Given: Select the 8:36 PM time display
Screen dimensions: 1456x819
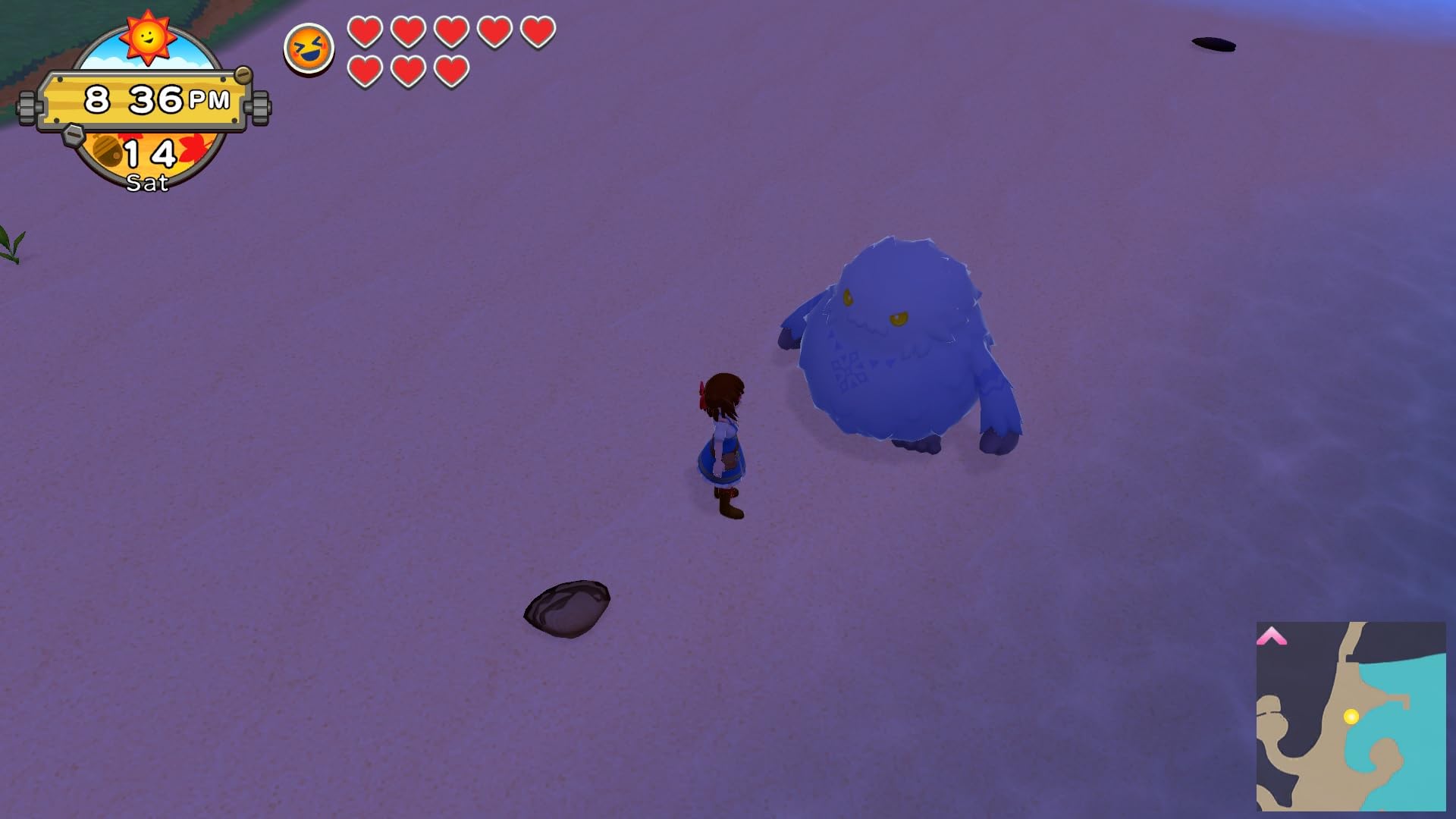Looking at the screenshot, I should 144,97.
